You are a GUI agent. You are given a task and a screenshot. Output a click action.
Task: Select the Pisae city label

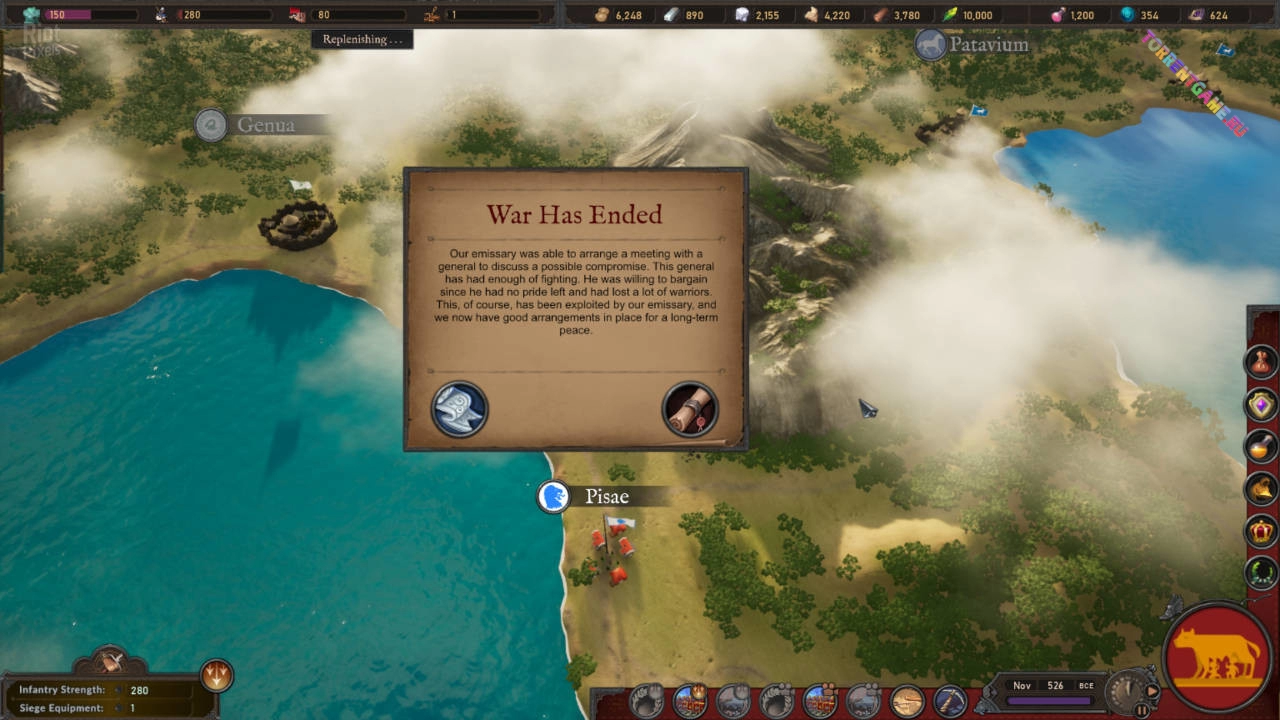(x=606, y=497)
